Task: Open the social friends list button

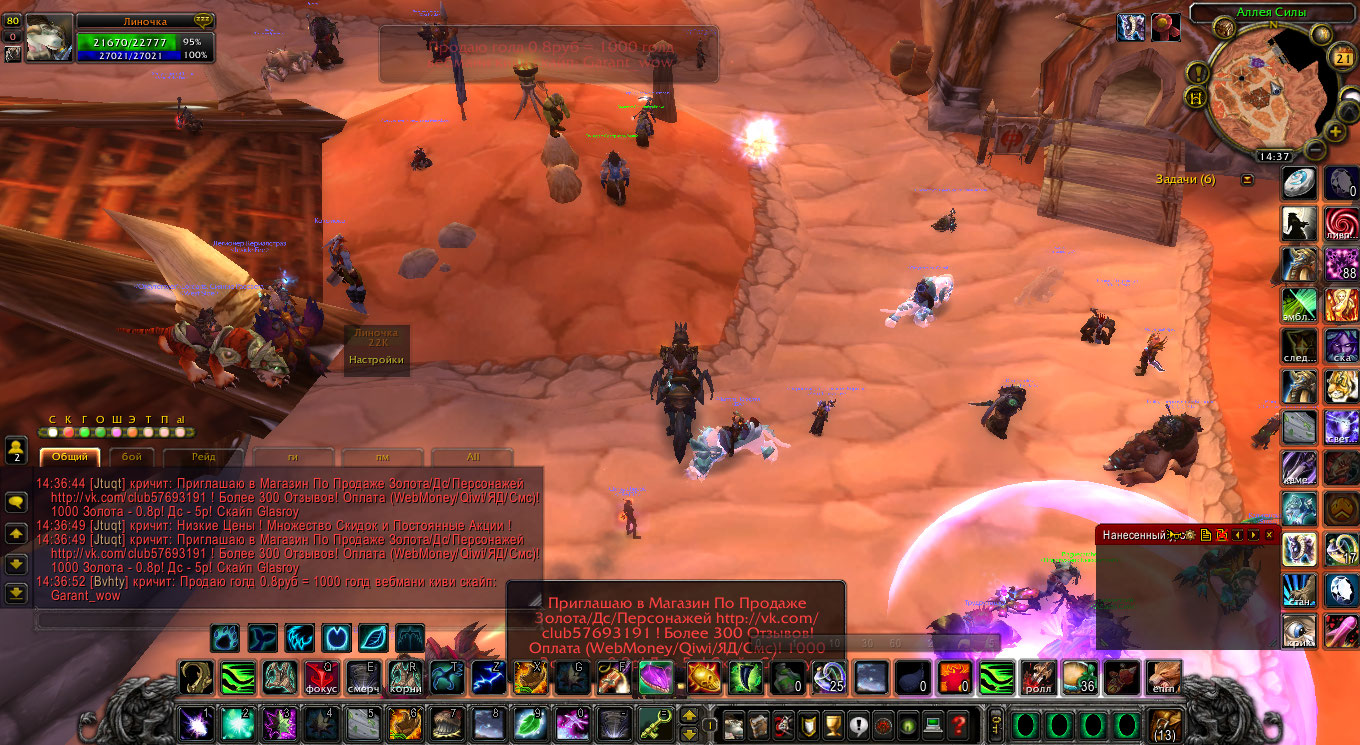Action: pos(16,449)
